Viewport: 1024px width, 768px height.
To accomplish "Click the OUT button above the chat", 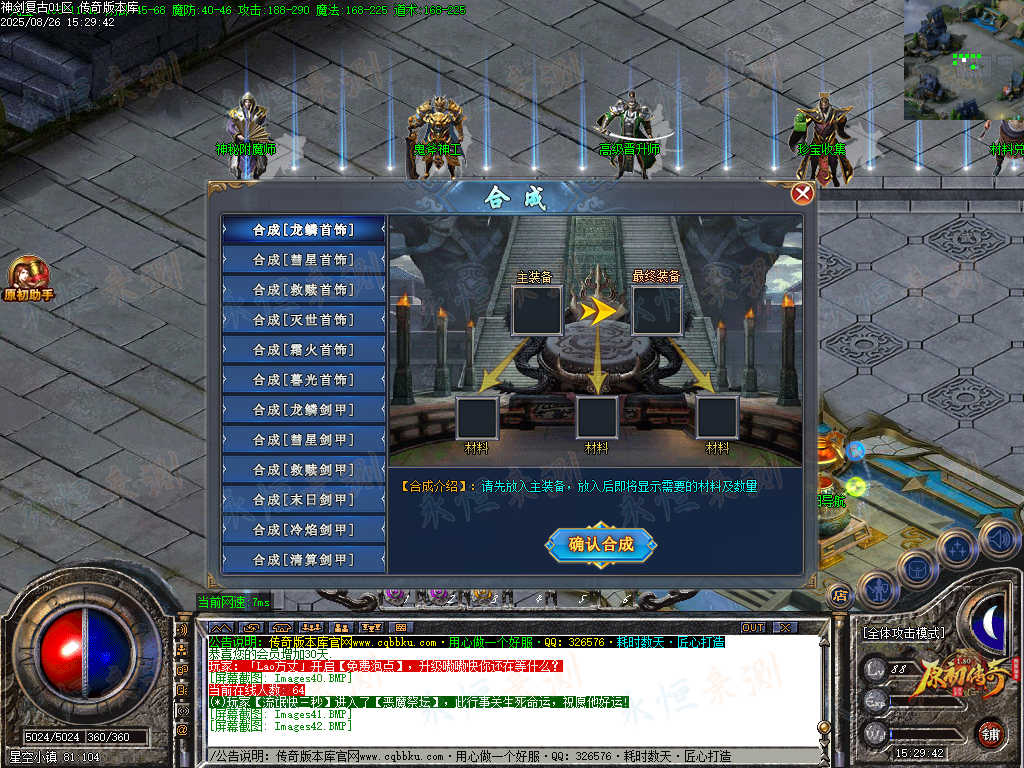I will [x=753, y=627].
